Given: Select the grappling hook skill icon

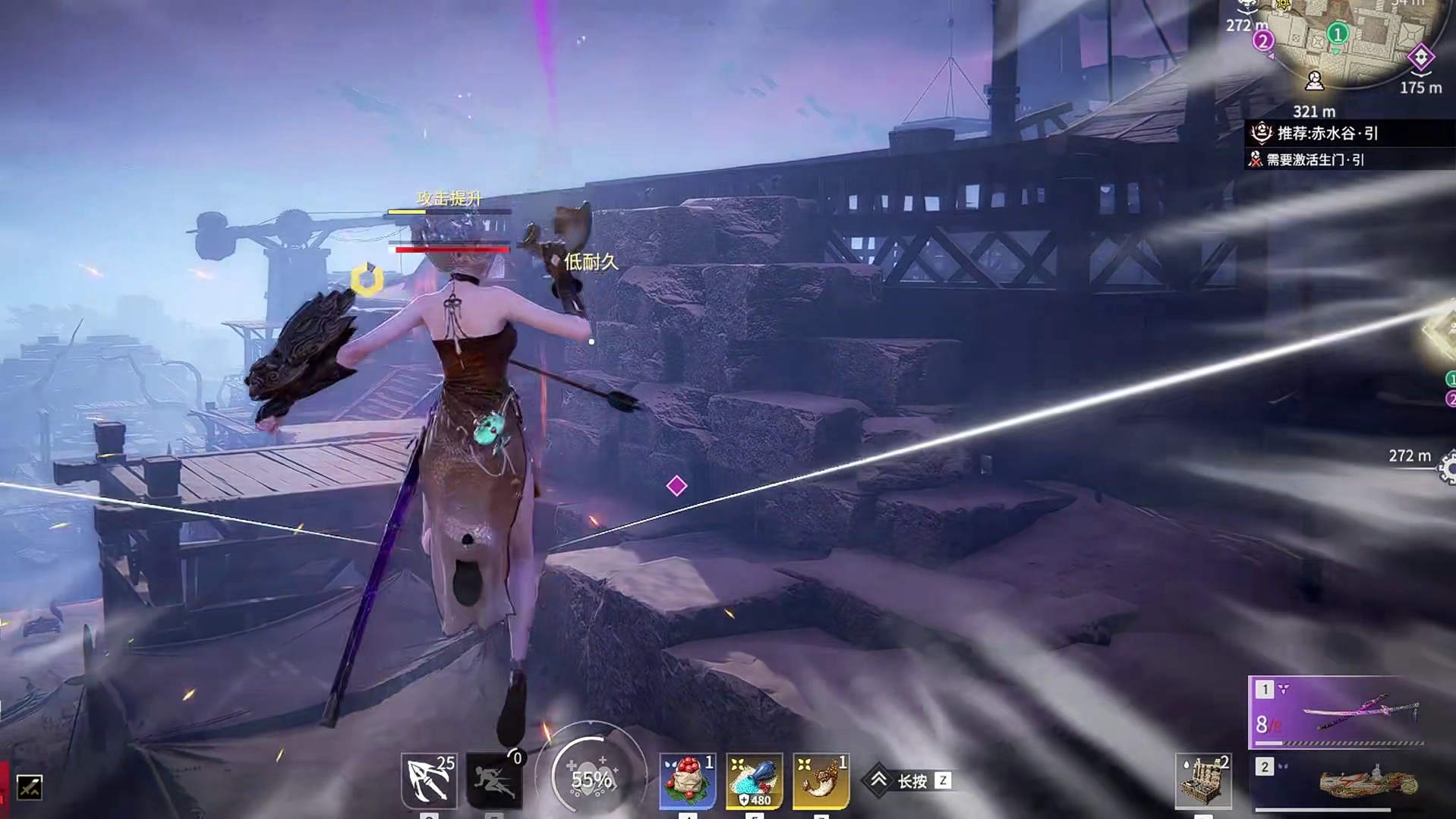Looking at the screenshot, I should click(429, 780).
